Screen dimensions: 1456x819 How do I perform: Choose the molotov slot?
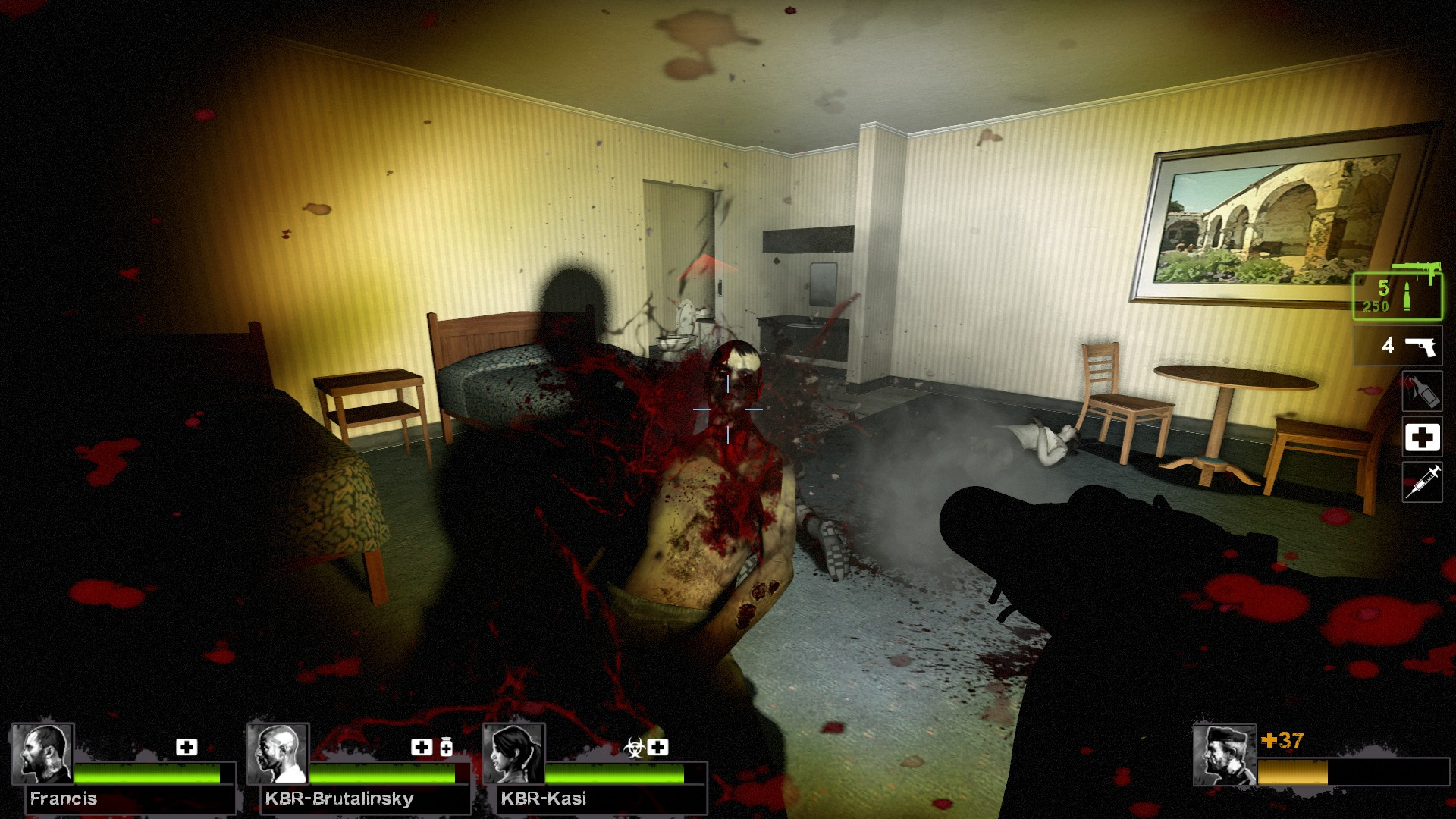point(1421,391)
